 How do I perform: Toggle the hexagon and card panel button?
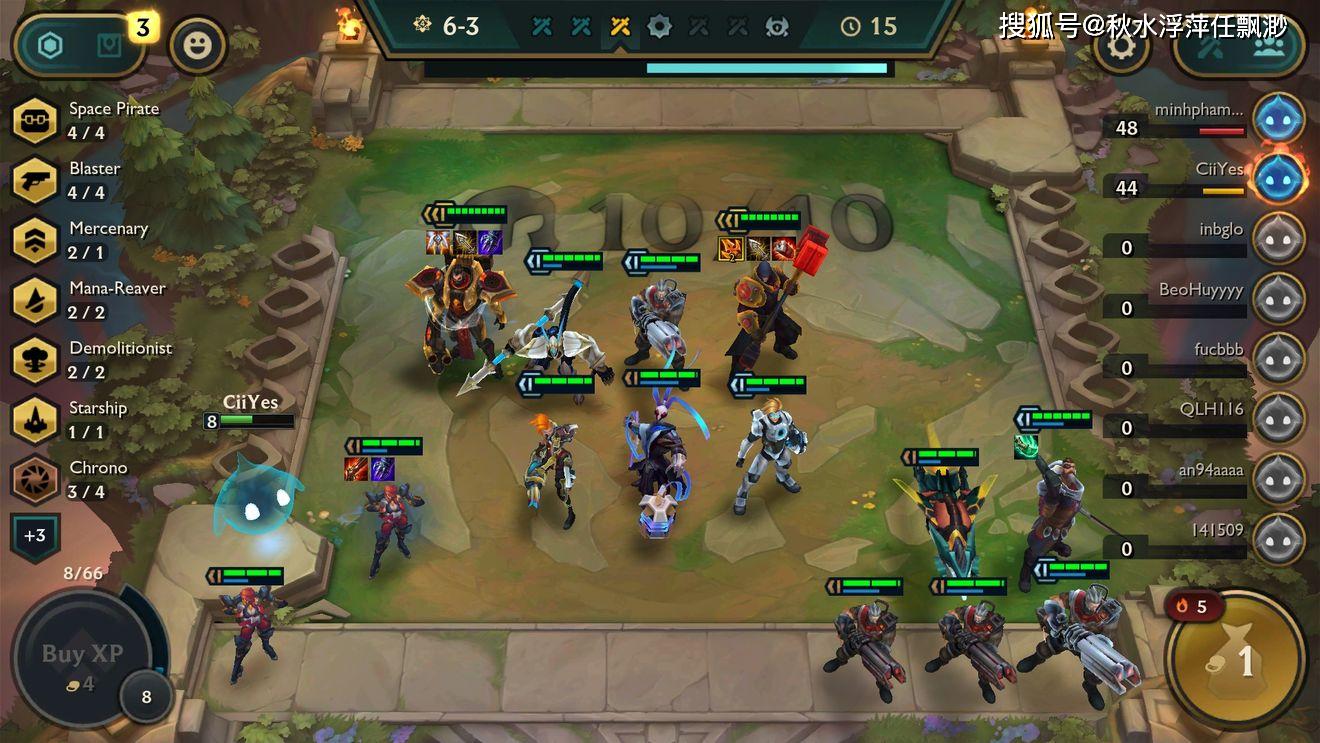(x=80, y=45)
